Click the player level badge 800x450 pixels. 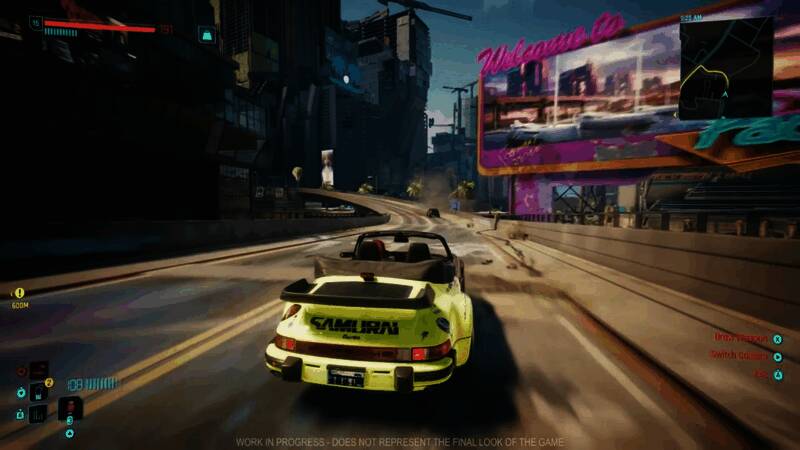(35, 21)
